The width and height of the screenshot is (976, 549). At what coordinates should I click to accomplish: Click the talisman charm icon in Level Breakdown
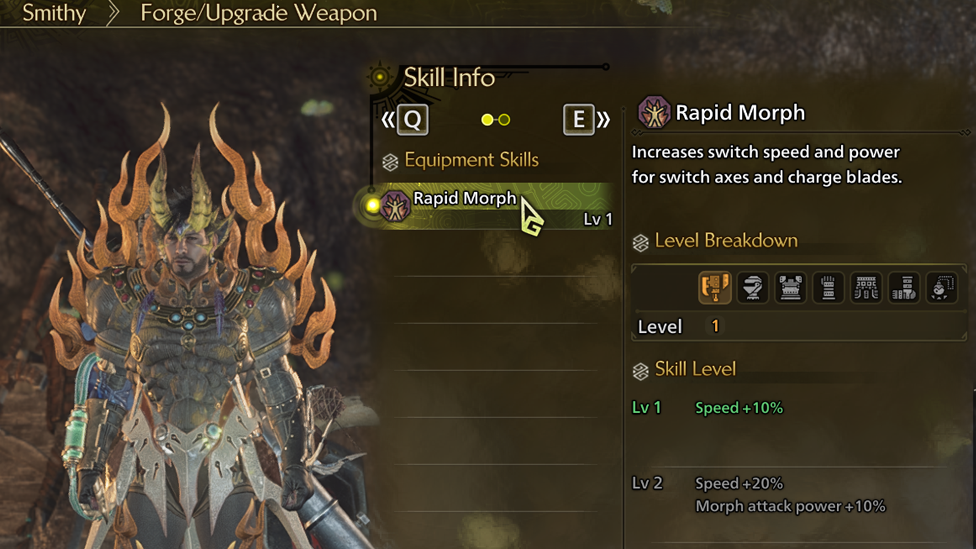941,288
